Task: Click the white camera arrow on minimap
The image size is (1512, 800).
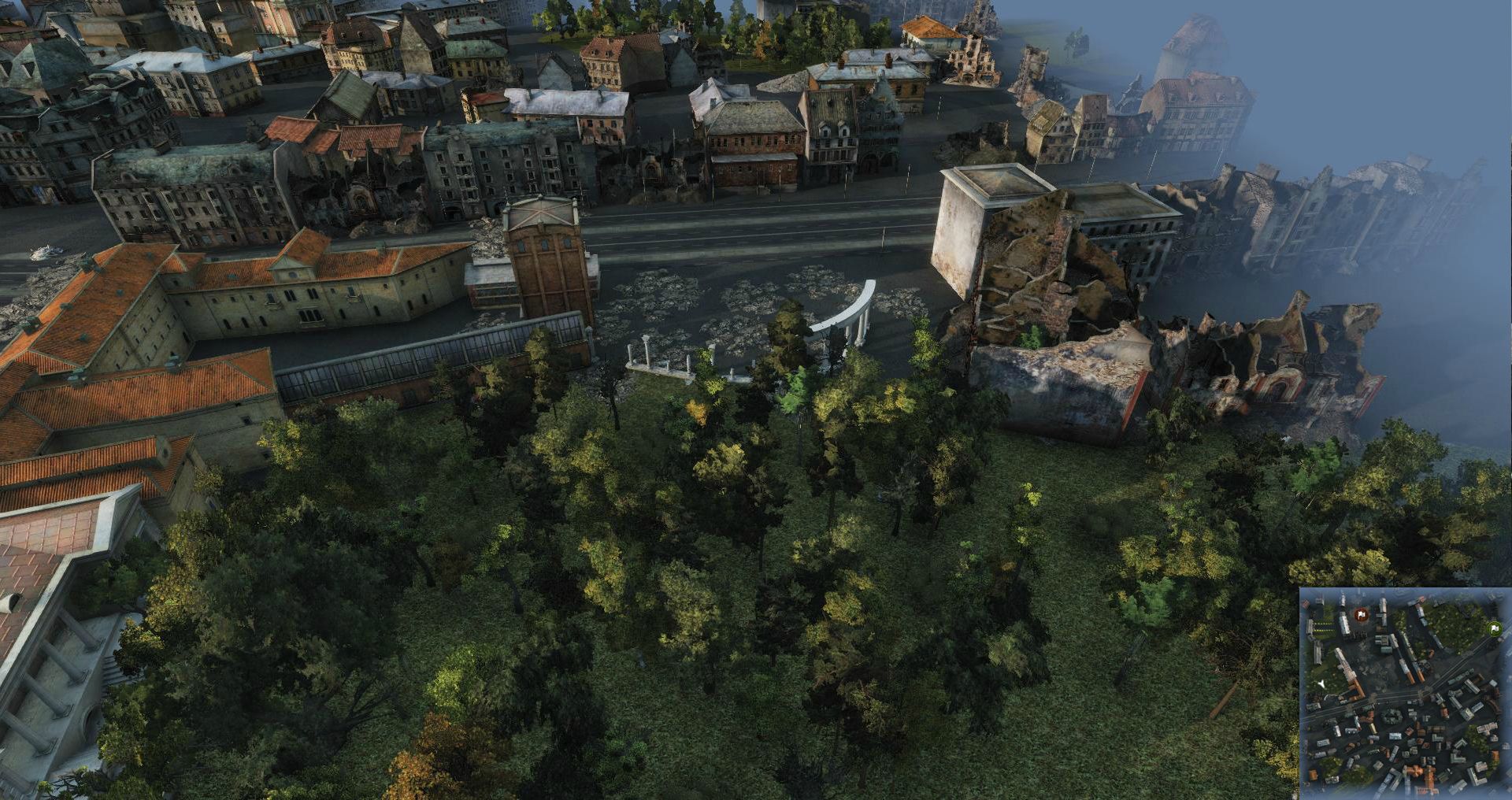Action: point(1323,684)
